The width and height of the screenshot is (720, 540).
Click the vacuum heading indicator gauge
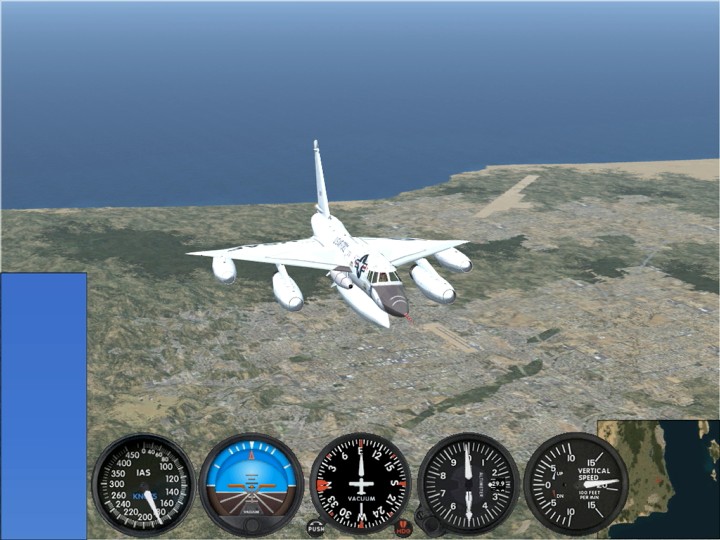click(x=360, y=484)
